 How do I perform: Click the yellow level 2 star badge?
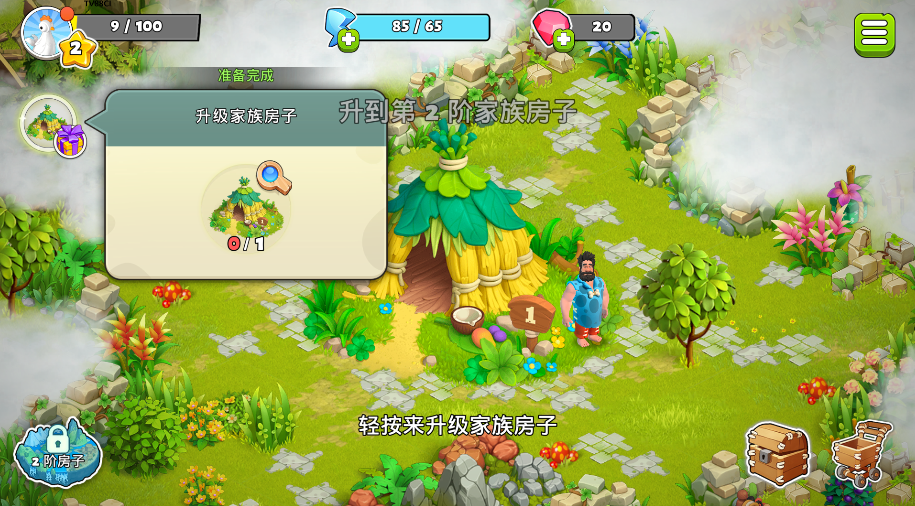(76, 48)
